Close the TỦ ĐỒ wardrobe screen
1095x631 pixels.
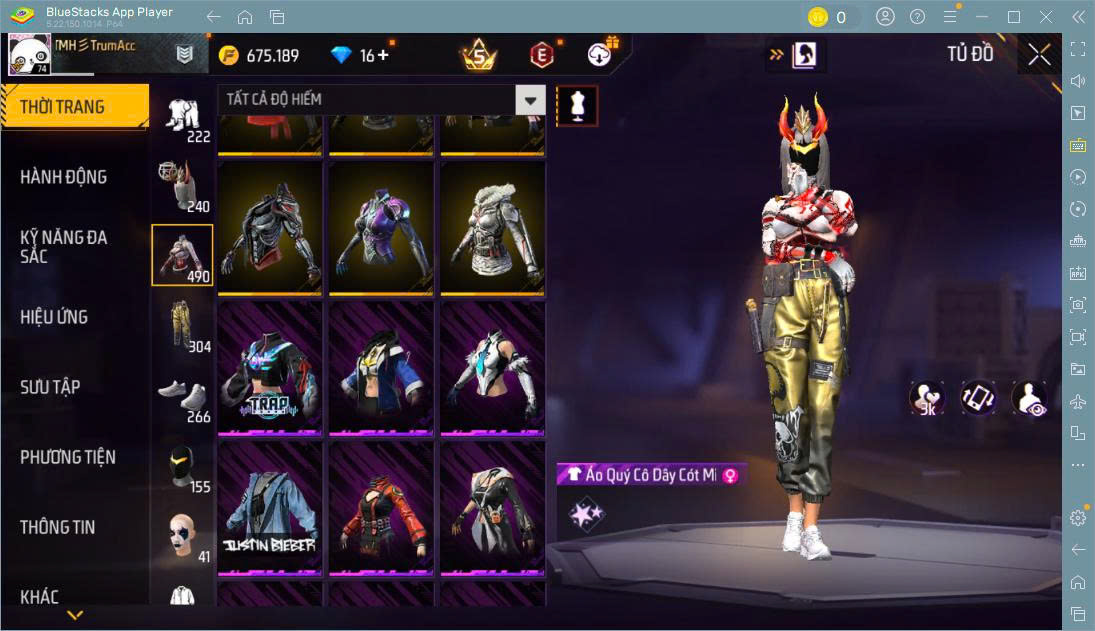click(x=1040, y=54)
